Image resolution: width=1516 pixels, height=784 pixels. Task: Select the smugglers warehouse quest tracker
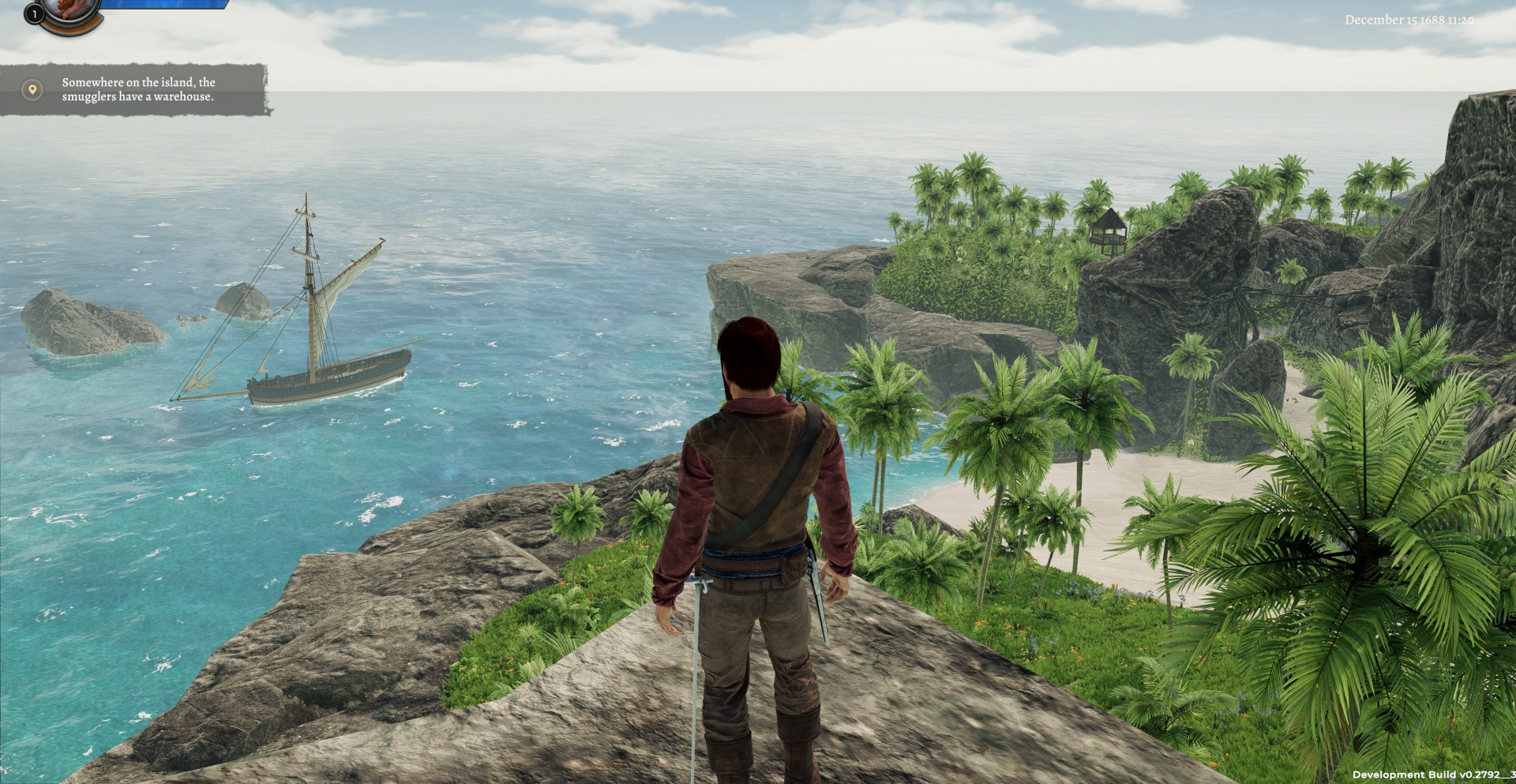138,89
